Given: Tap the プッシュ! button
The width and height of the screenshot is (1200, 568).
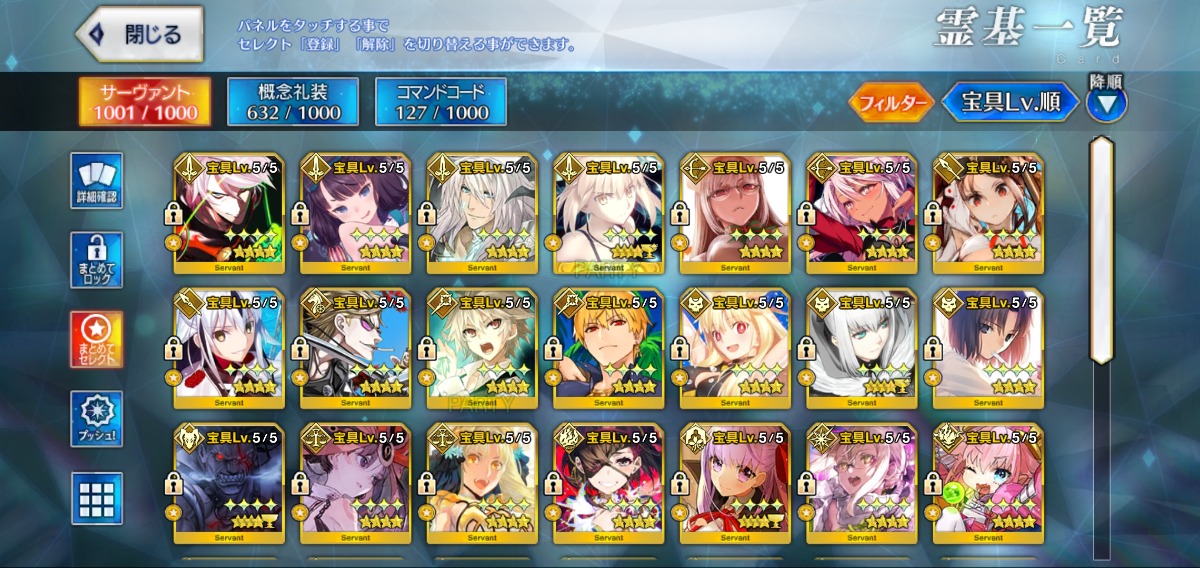Looking at the screenshot, I should click(x=97, y=419).
